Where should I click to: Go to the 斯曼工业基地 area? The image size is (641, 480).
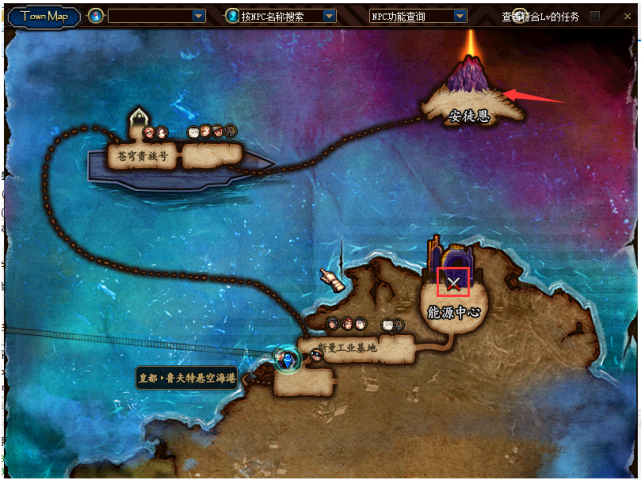(345, 348)
